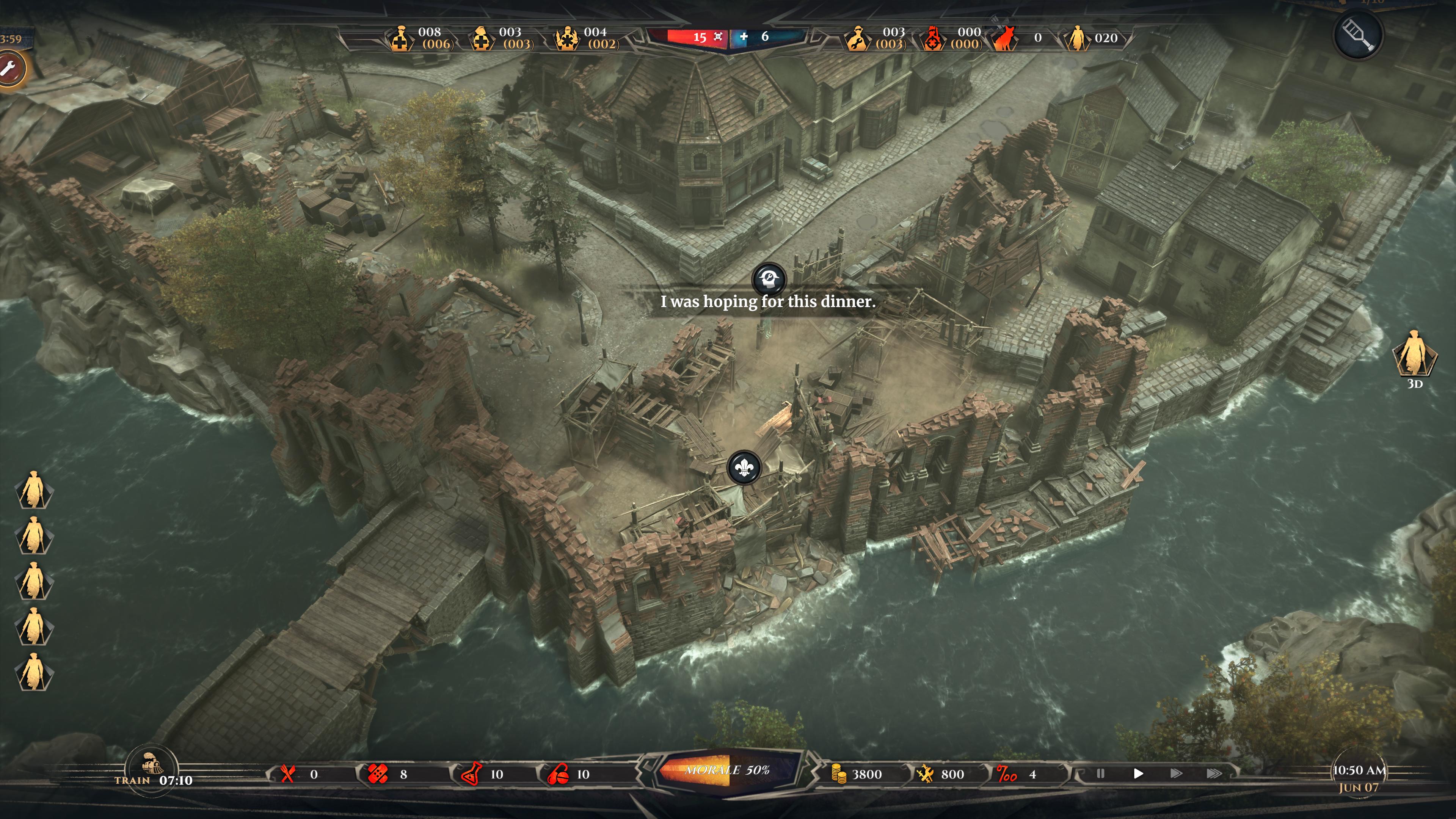1456x819 pixels.
Task: Click the red crossed fork and knife food counter
Action: click(x=288, y=774)
